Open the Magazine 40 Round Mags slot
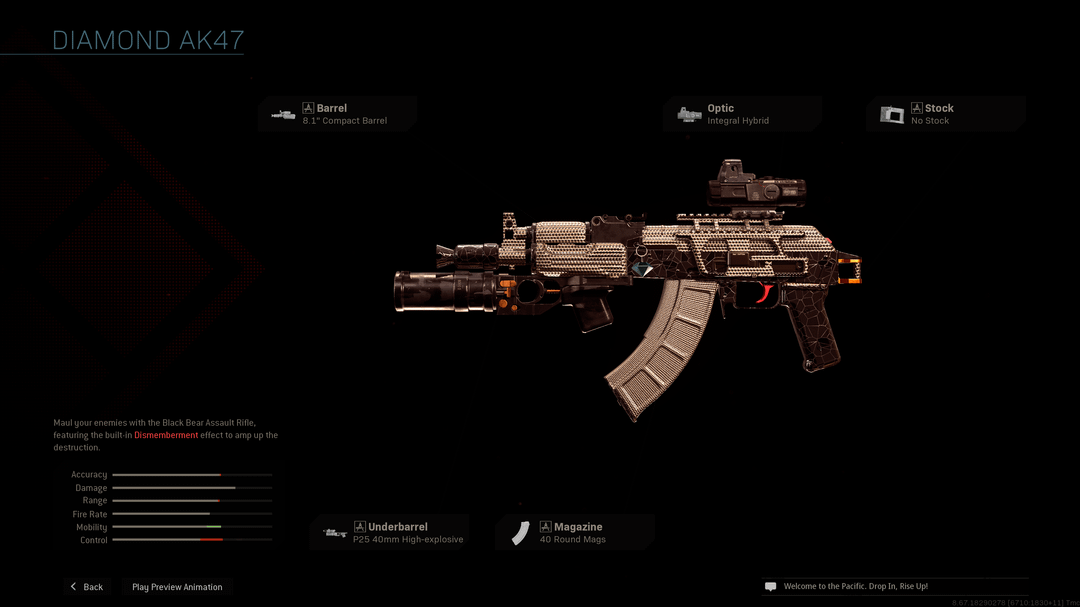Image resolution: width=1080 pixels, height=607 pixels. coord(574,533)
